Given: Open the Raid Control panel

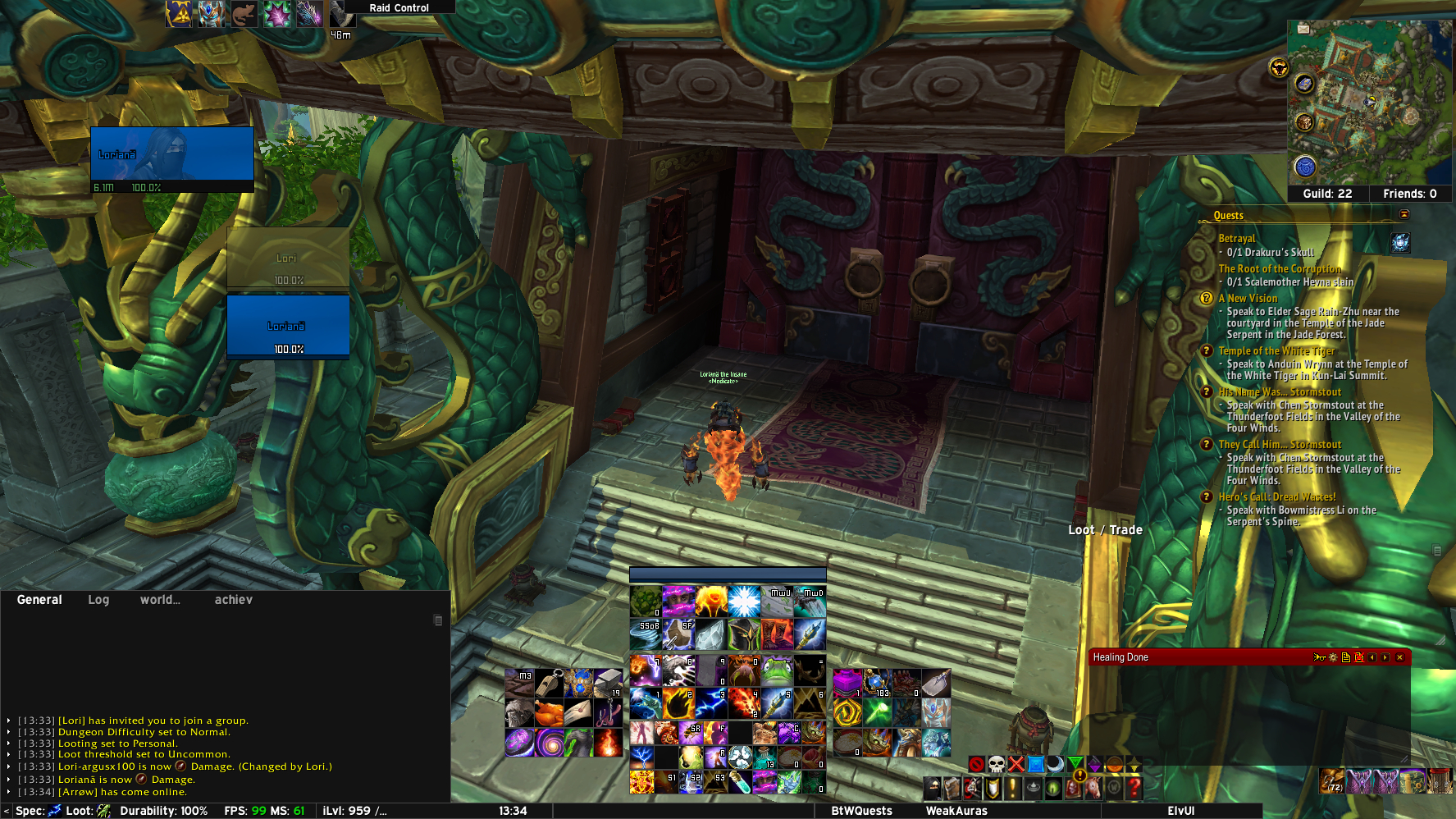Looking at the screenshot, I should point(399,7).
